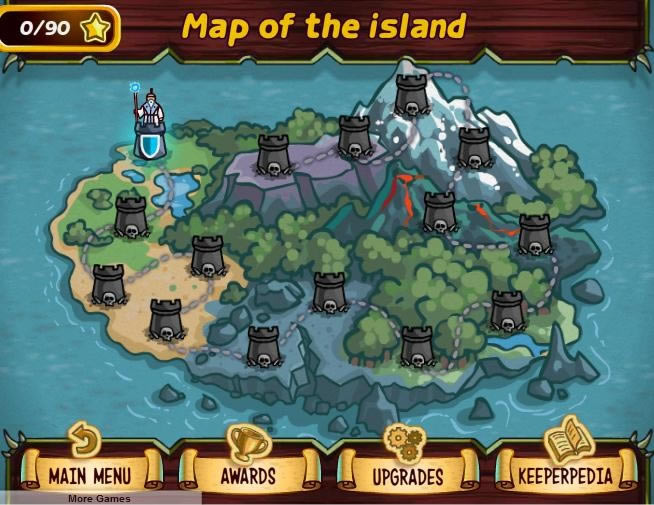Click the More Games link
This screenshot has height=505, width=654.
pos(99,498)
